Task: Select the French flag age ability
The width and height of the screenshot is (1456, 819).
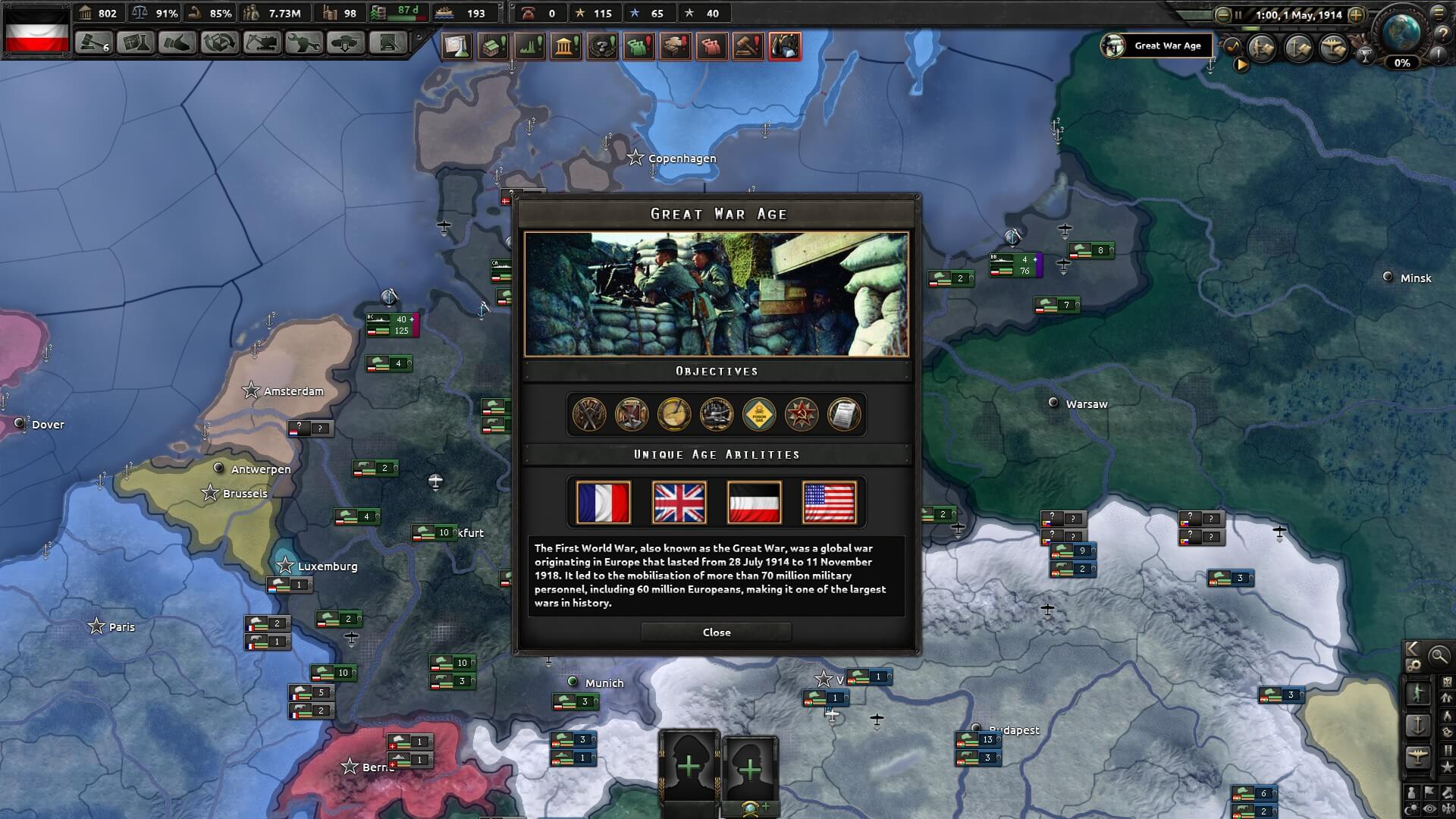Action: point(603,502)
